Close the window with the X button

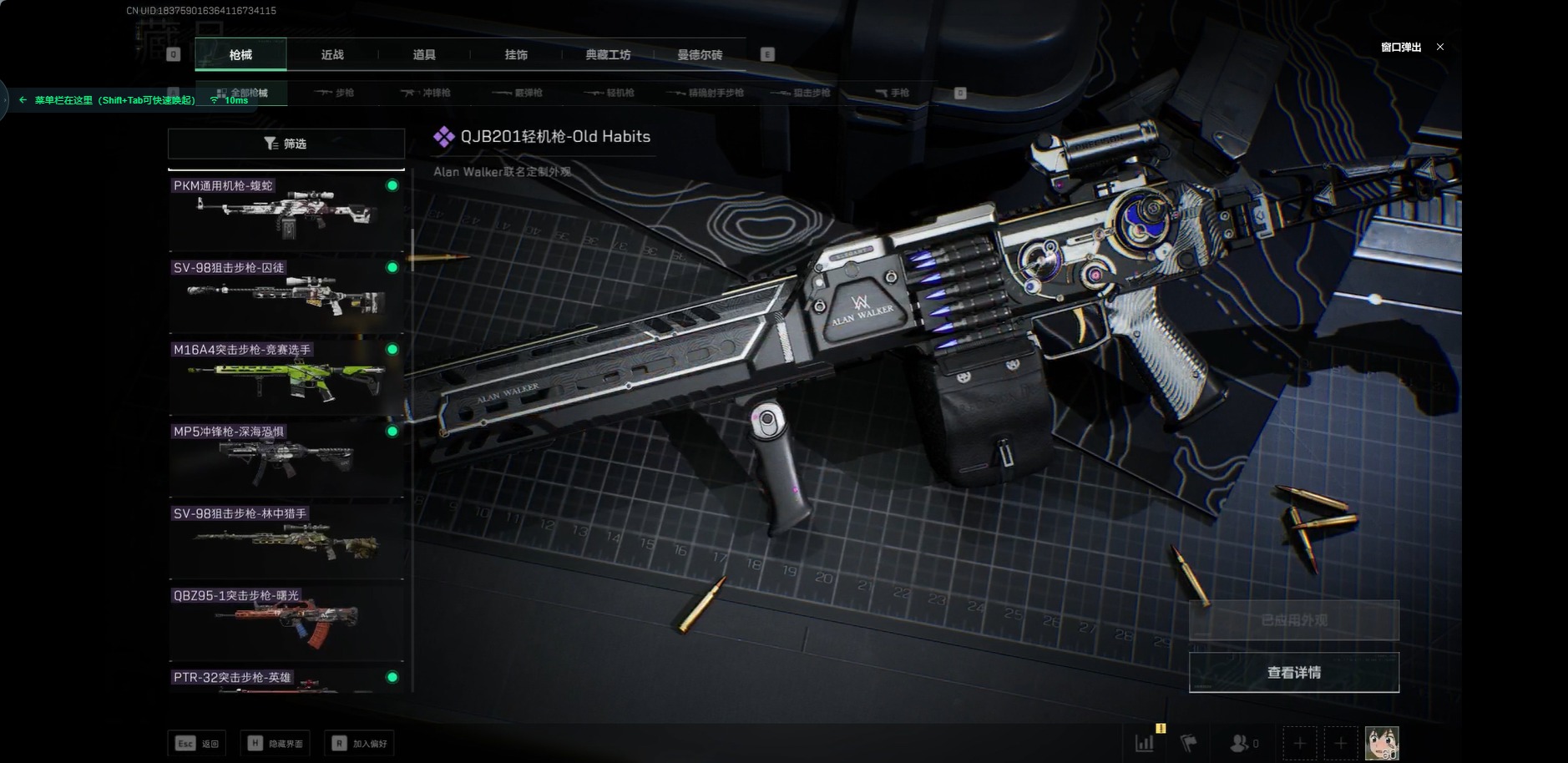pyautogui.click(x=1440, y=47)
